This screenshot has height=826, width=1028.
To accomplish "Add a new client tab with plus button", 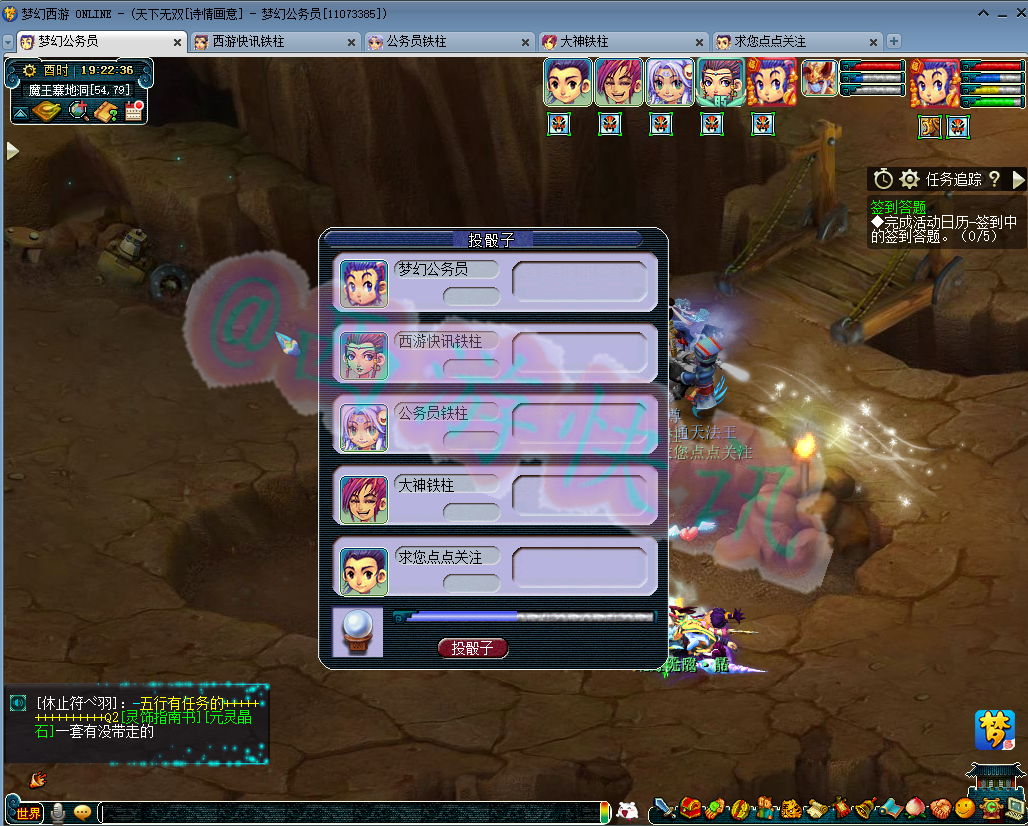I will 894,42.
